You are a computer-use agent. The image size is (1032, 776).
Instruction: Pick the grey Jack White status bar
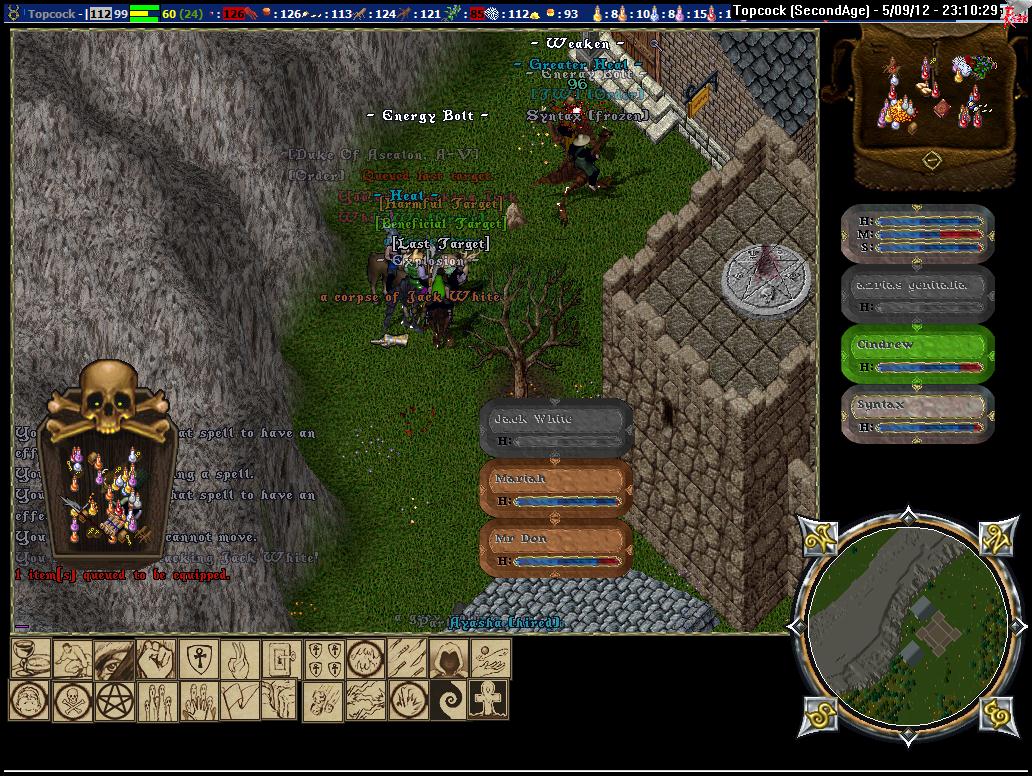[x=555, y=428]
